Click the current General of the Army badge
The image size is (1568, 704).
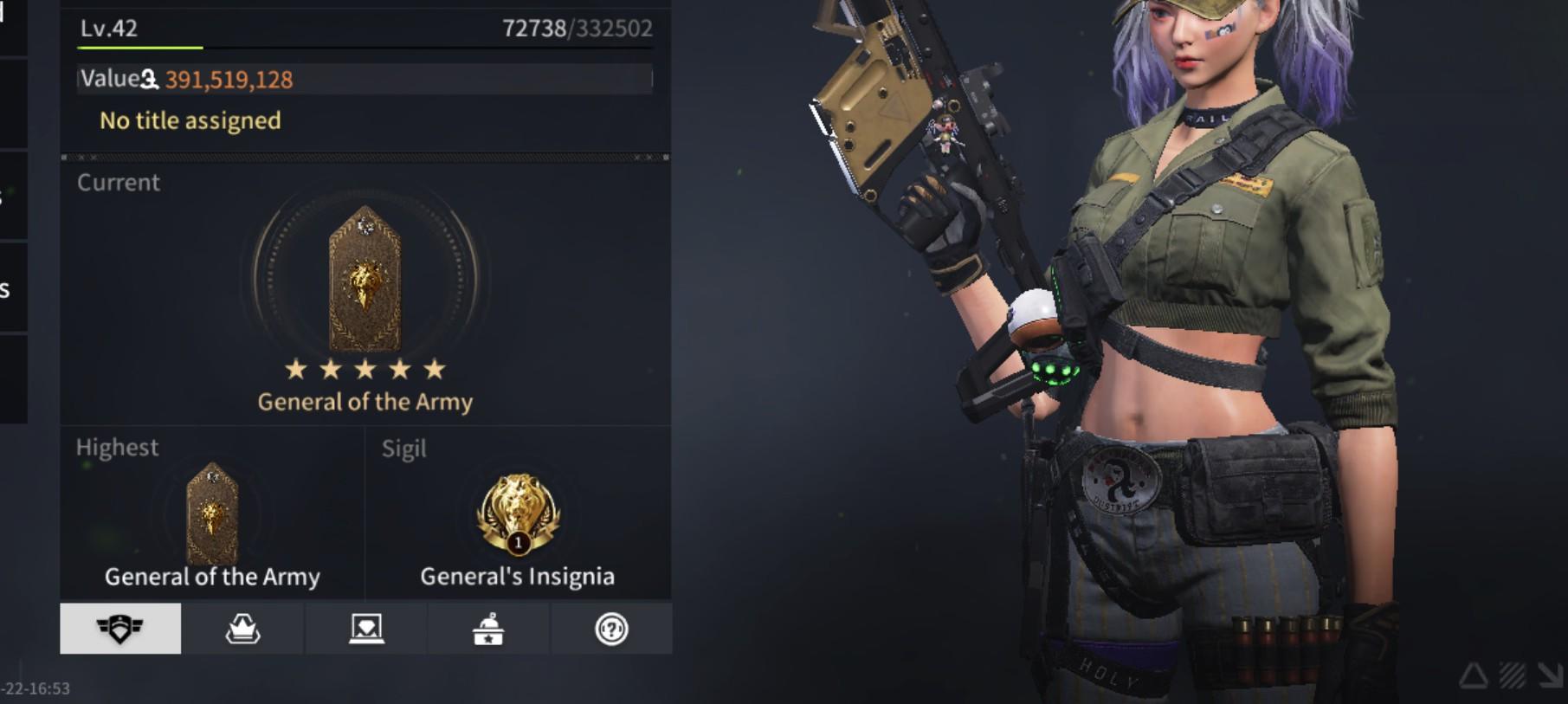pyautogui.click(x=365, y=279)
